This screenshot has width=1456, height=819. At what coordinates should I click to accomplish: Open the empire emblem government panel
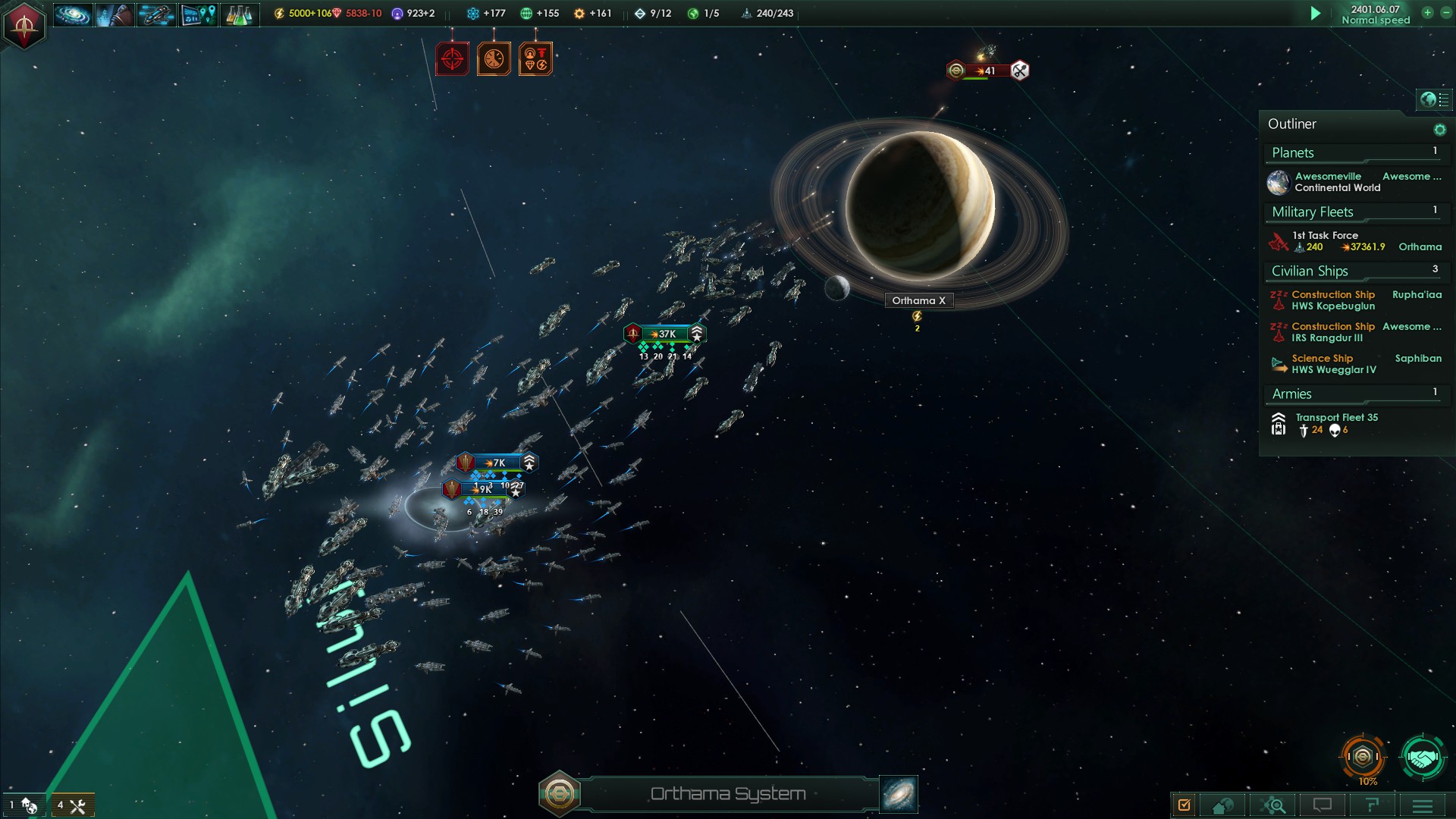[x=24, y=25]
